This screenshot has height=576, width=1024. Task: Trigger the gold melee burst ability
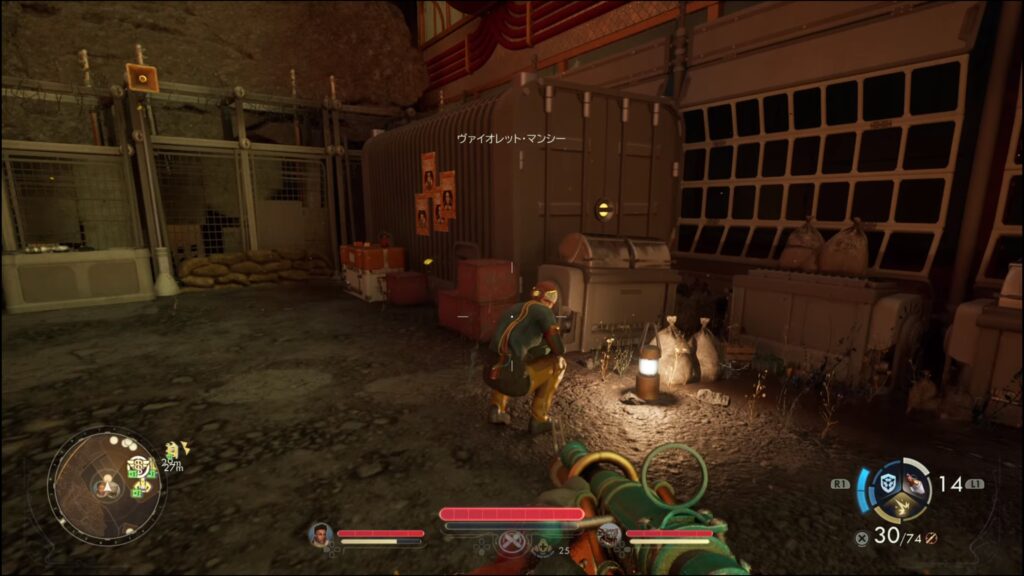(902, 508)
